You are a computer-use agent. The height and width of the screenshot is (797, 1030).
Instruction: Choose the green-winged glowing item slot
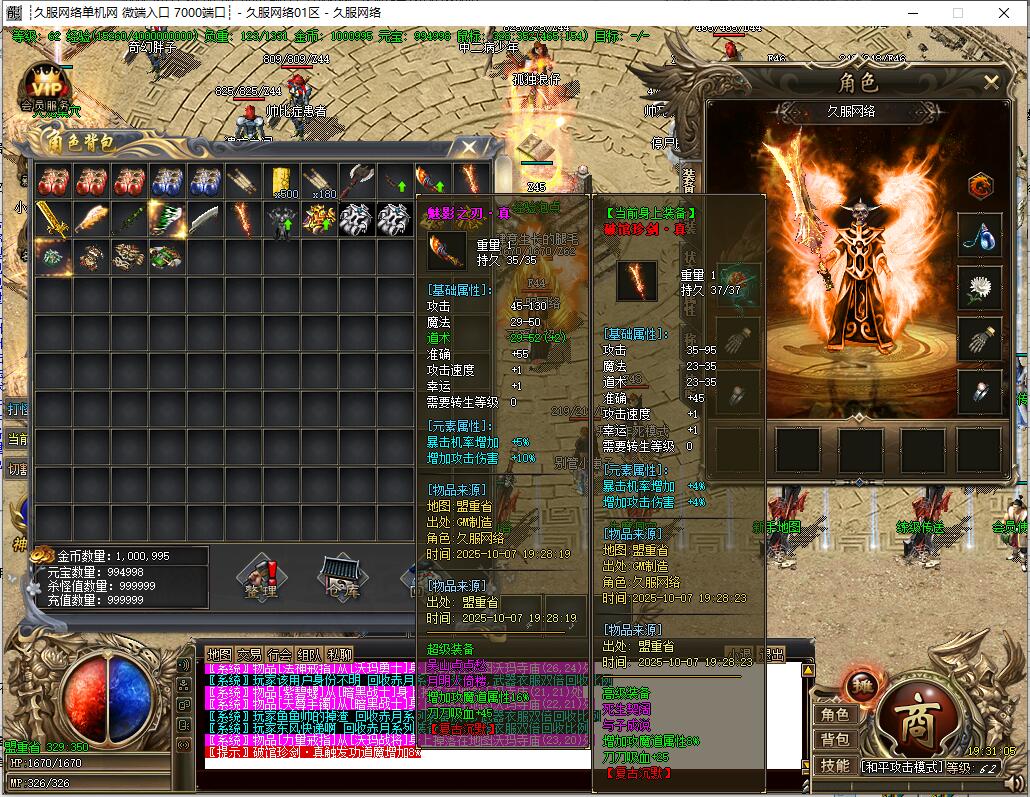point(166,218)
